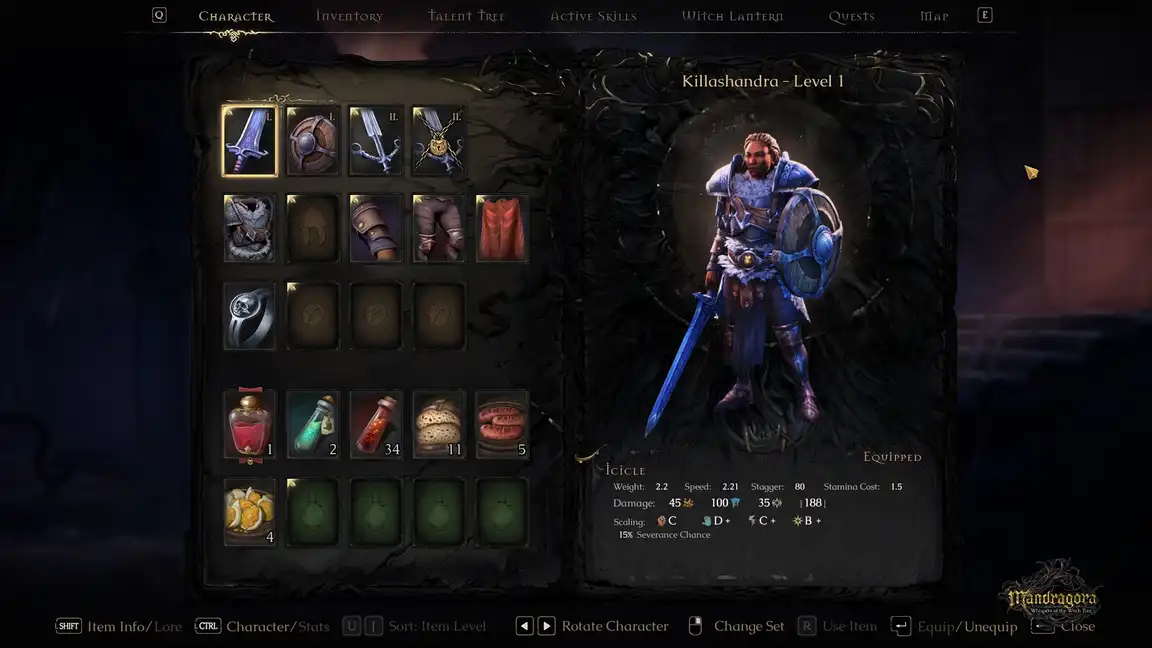Screen dimensions: 1152x648
Task: Switch to the Map tab
Action: (x=934, y=16)
